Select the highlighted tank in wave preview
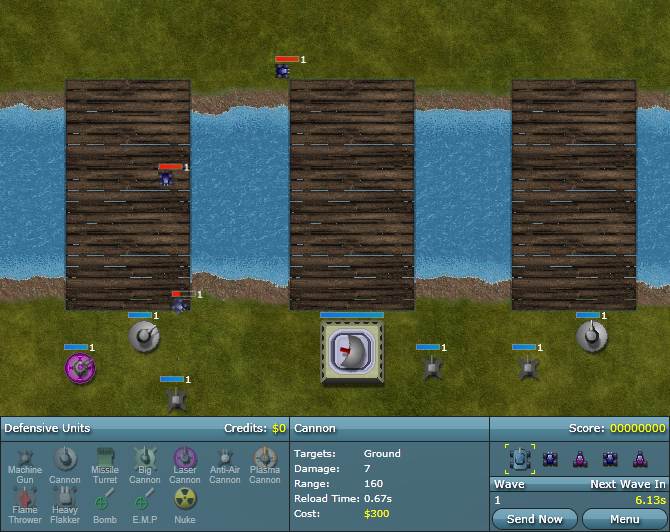 [x=520, y=458]
